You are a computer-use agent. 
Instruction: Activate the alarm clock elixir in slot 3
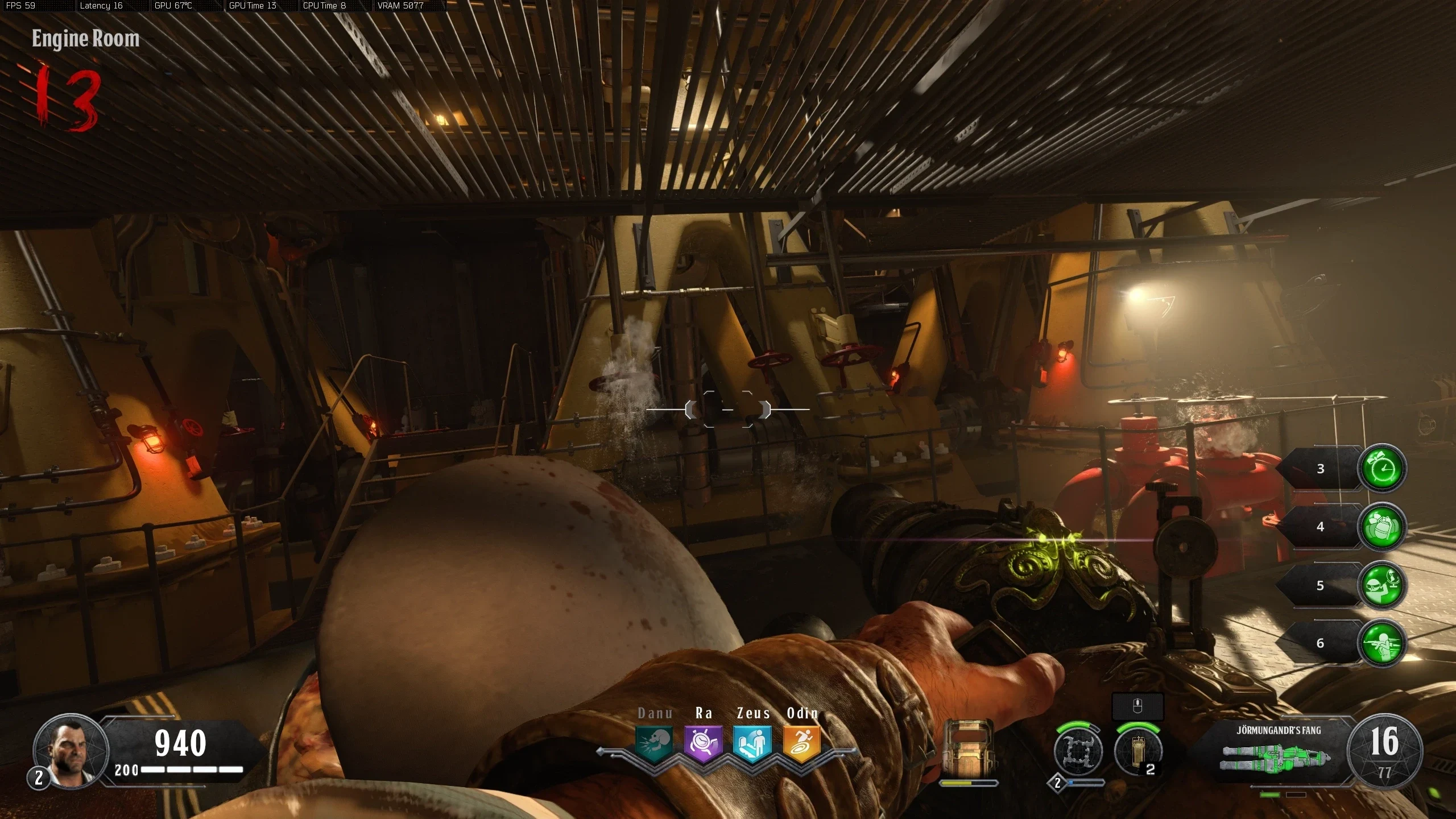[x=1381, y=468]
